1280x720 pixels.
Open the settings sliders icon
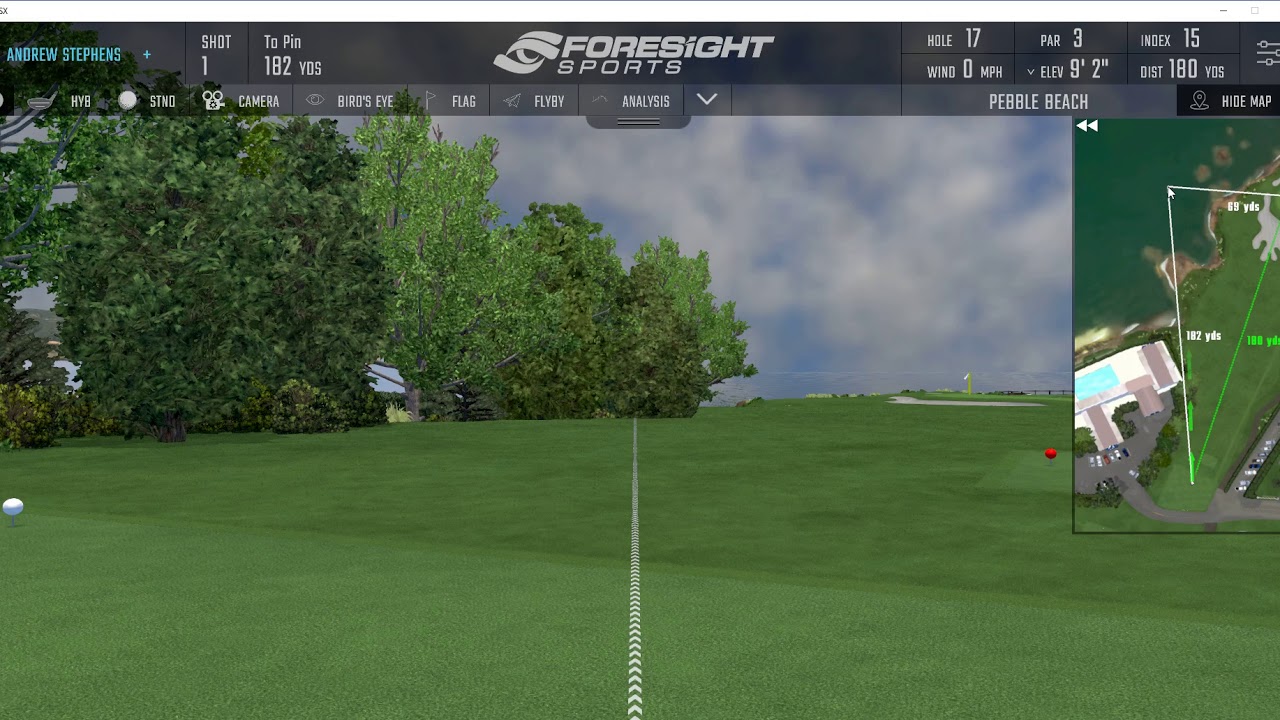tap(1268, 54)
